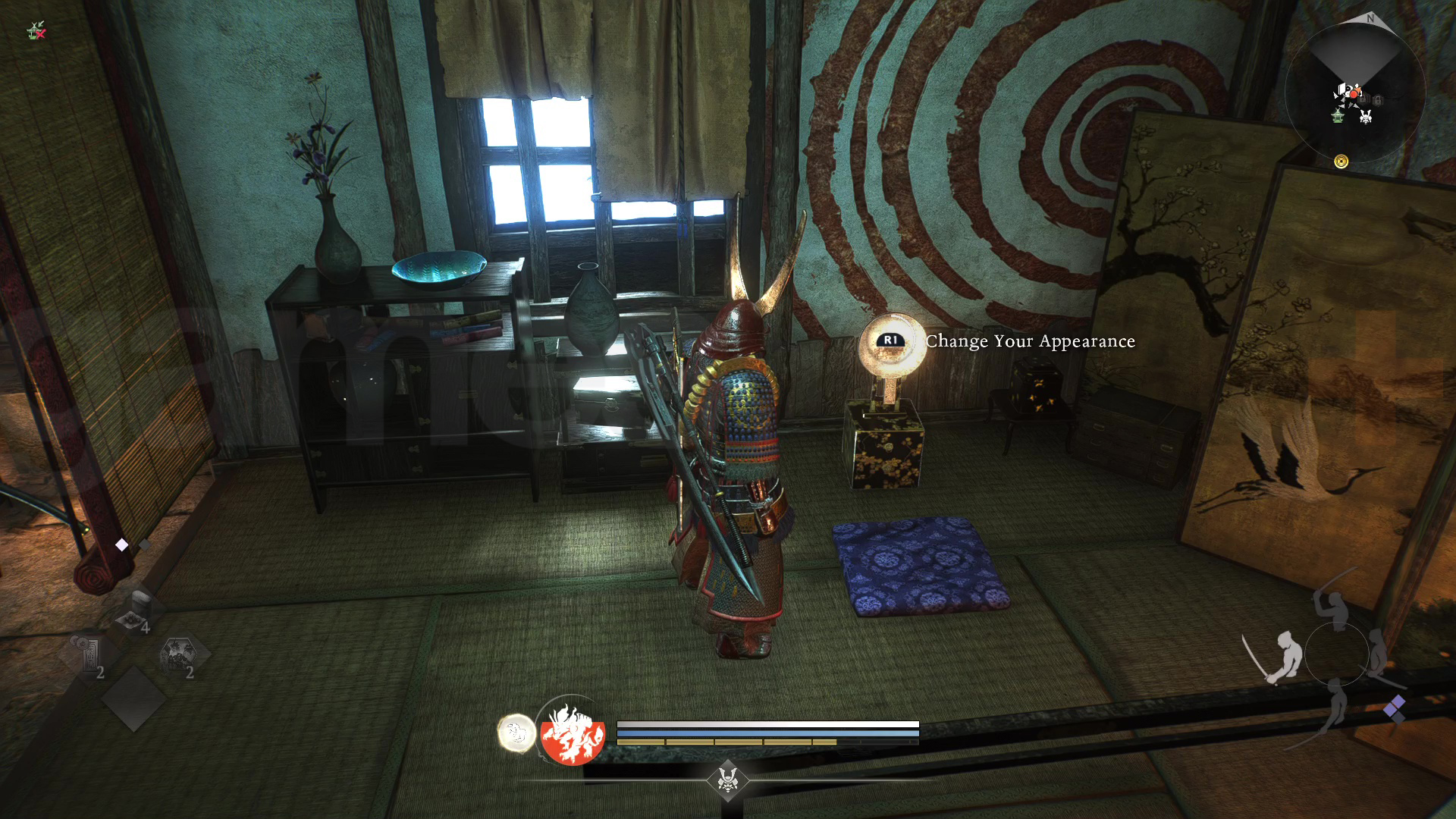This screenshot has height=819, width=1456.
Task: Click the N compass marker on the minimap
Action: click(1370, 18)
